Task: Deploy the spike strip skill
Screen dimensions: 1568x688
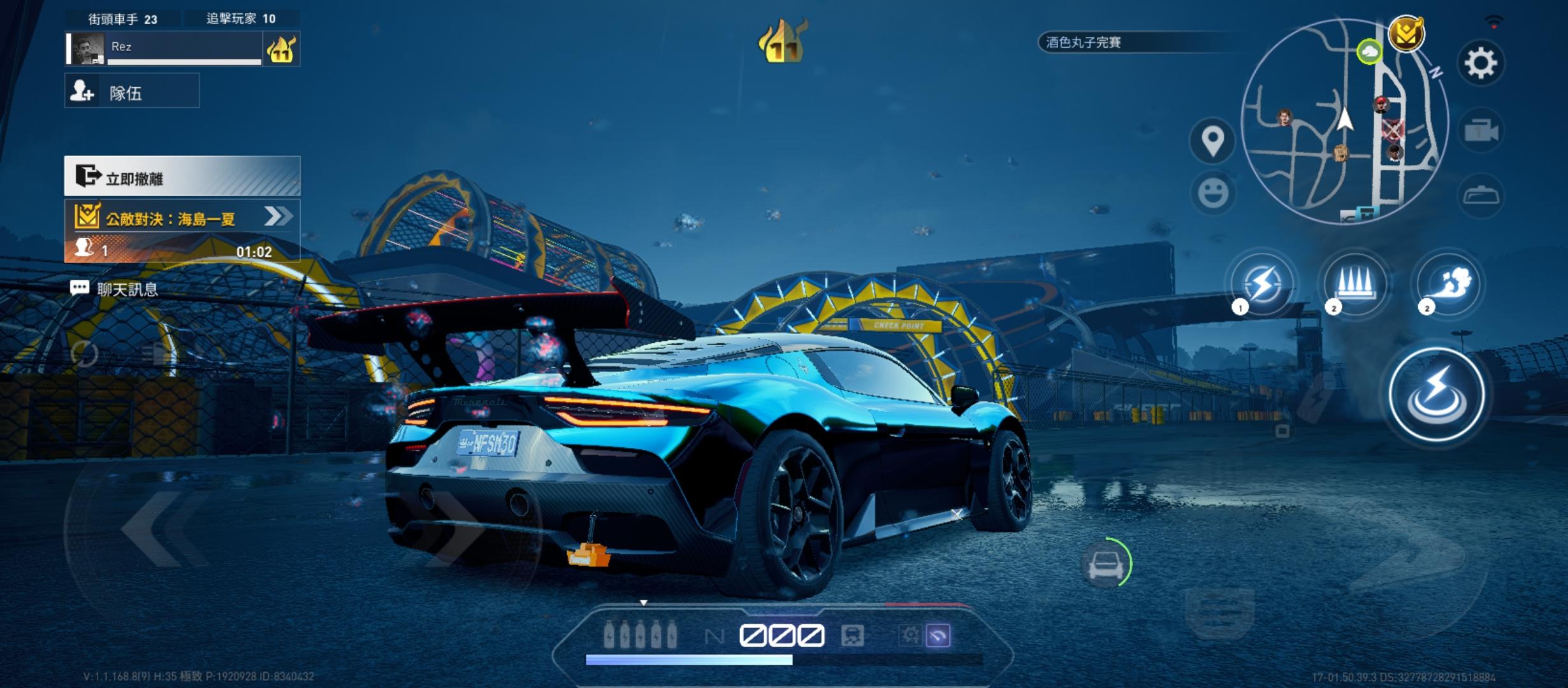Action: click(x=1355, y=283)
